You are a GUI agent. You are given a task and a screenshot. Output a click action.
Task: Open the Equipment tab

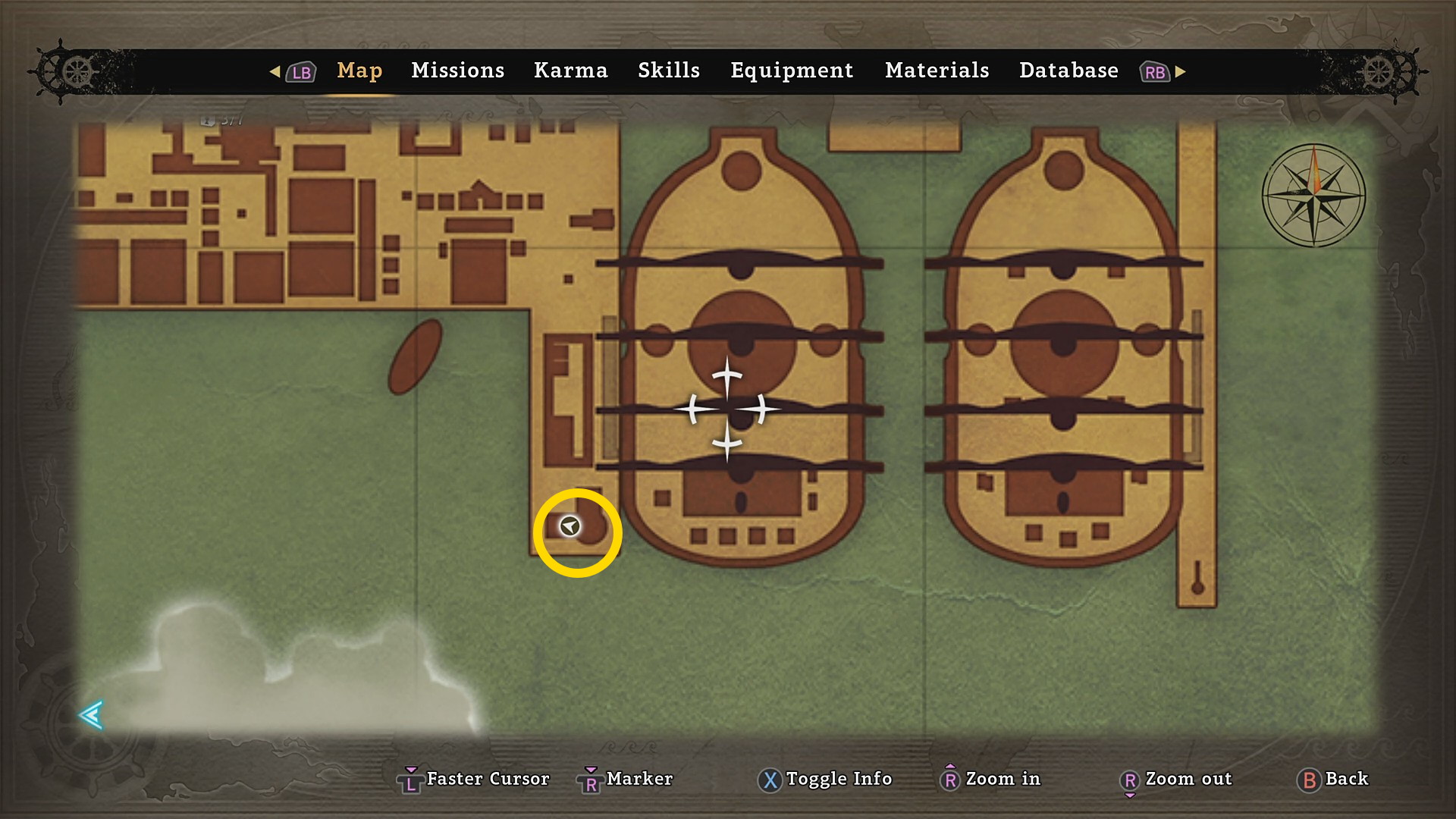[792, 71]
